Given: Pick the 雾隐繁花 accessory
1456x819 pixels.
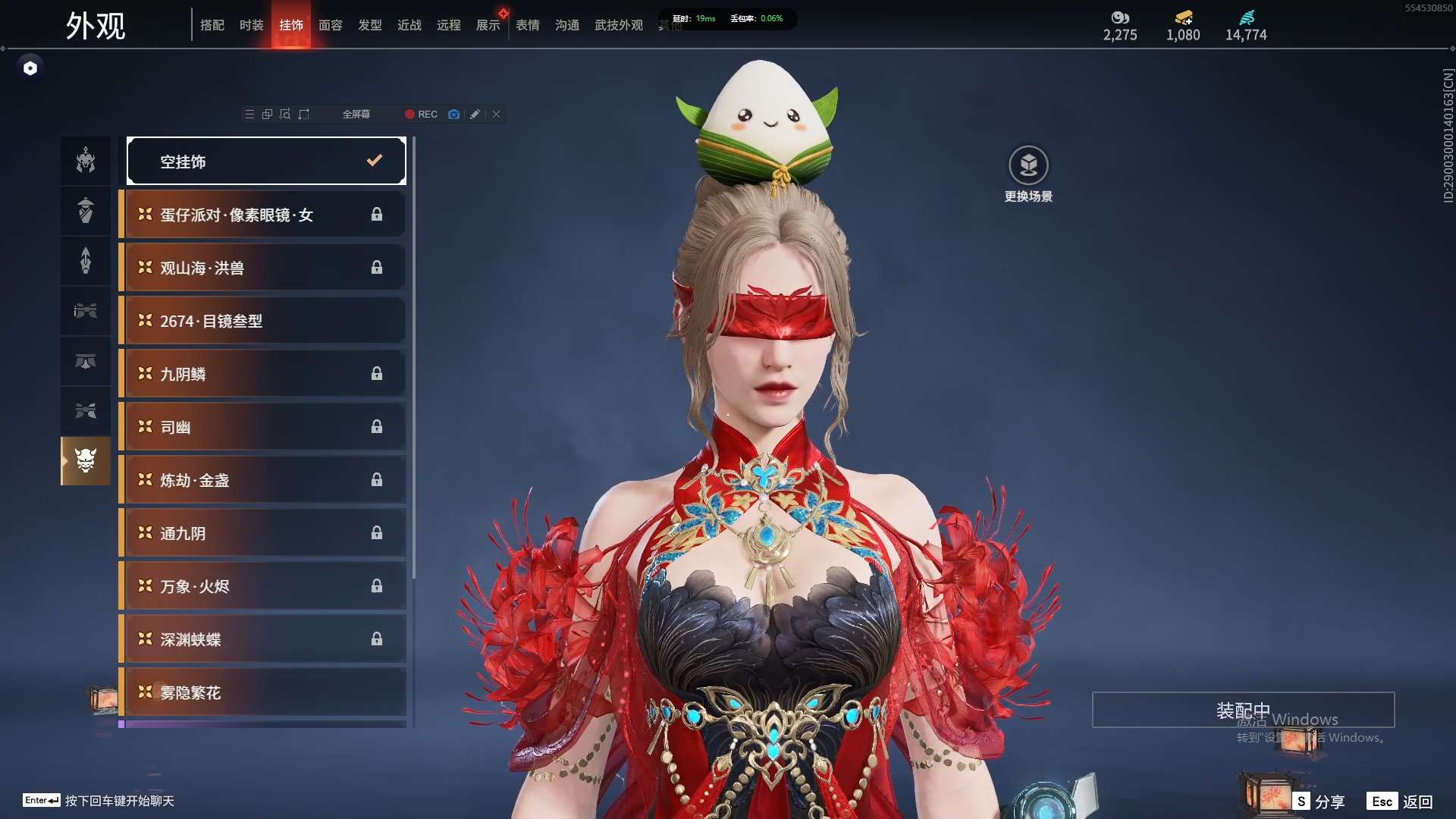Looking at the screenshot, I should [x=262, y=692].
